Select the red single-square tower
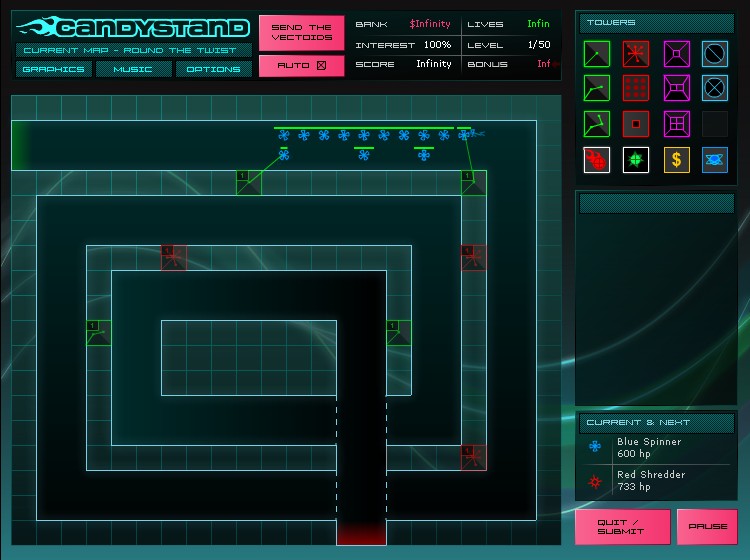 pyautogui.click(x=636, y=124)
